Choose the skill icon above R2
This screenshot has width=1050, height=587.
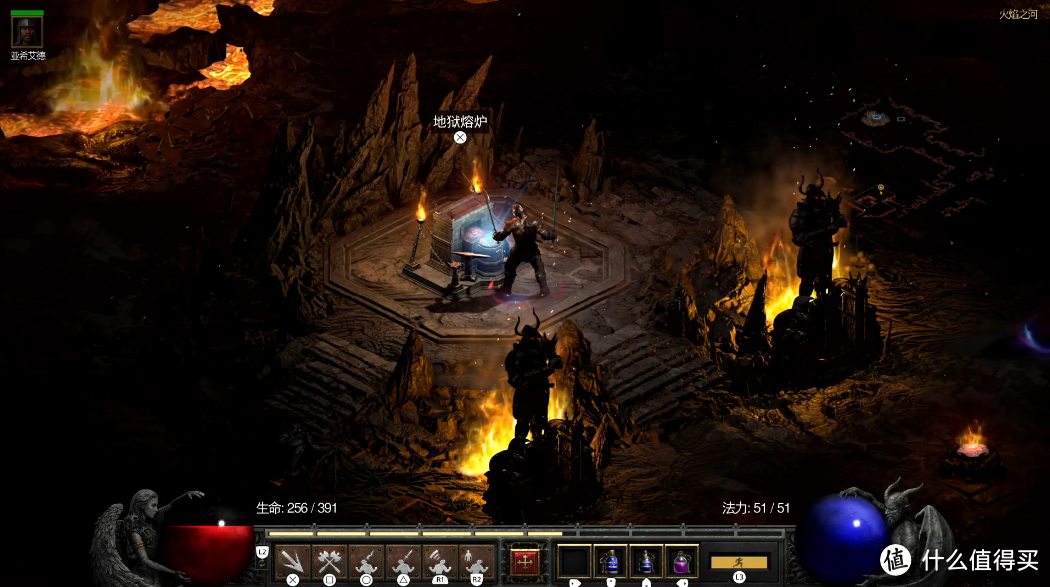[475, 561]
